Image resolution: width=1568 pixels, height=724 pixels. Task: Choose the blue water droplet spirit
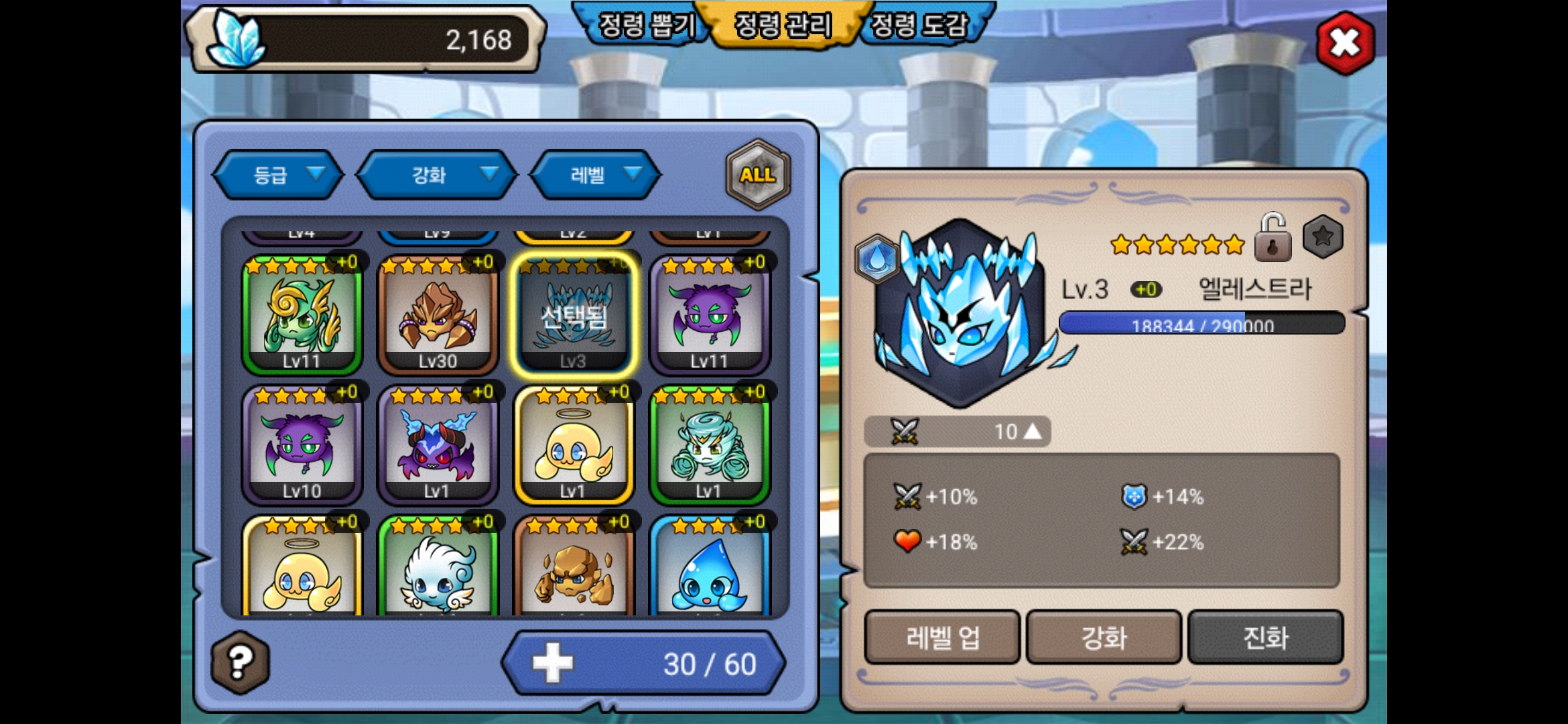(x=709, y=570)
